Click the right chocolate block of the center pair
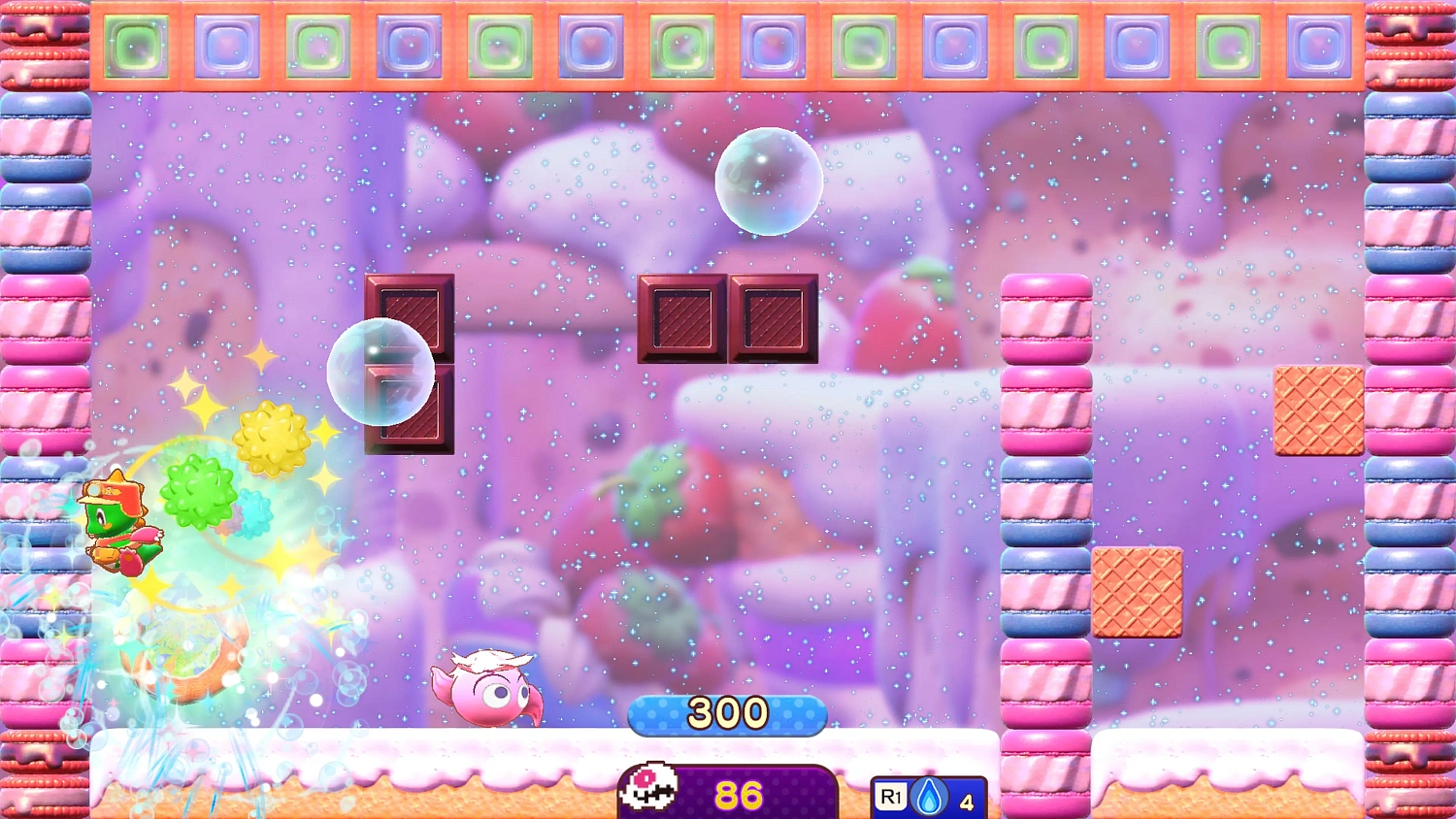 [x=774, y=320]
